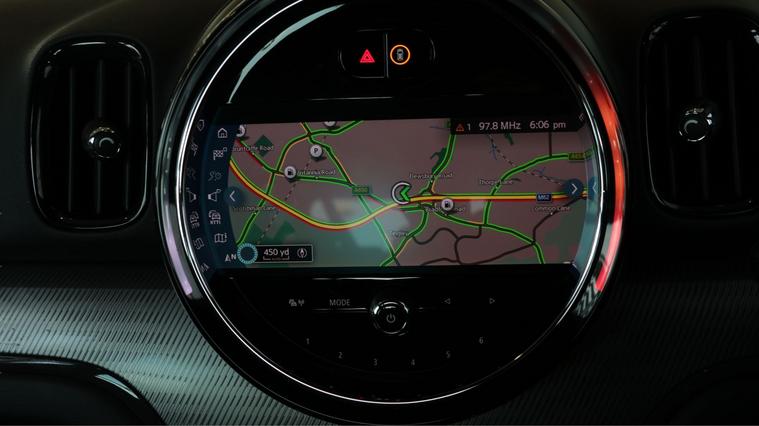Tap the MODE button below the screen
This screenshot has width=759, height=426.
[340, 302]
